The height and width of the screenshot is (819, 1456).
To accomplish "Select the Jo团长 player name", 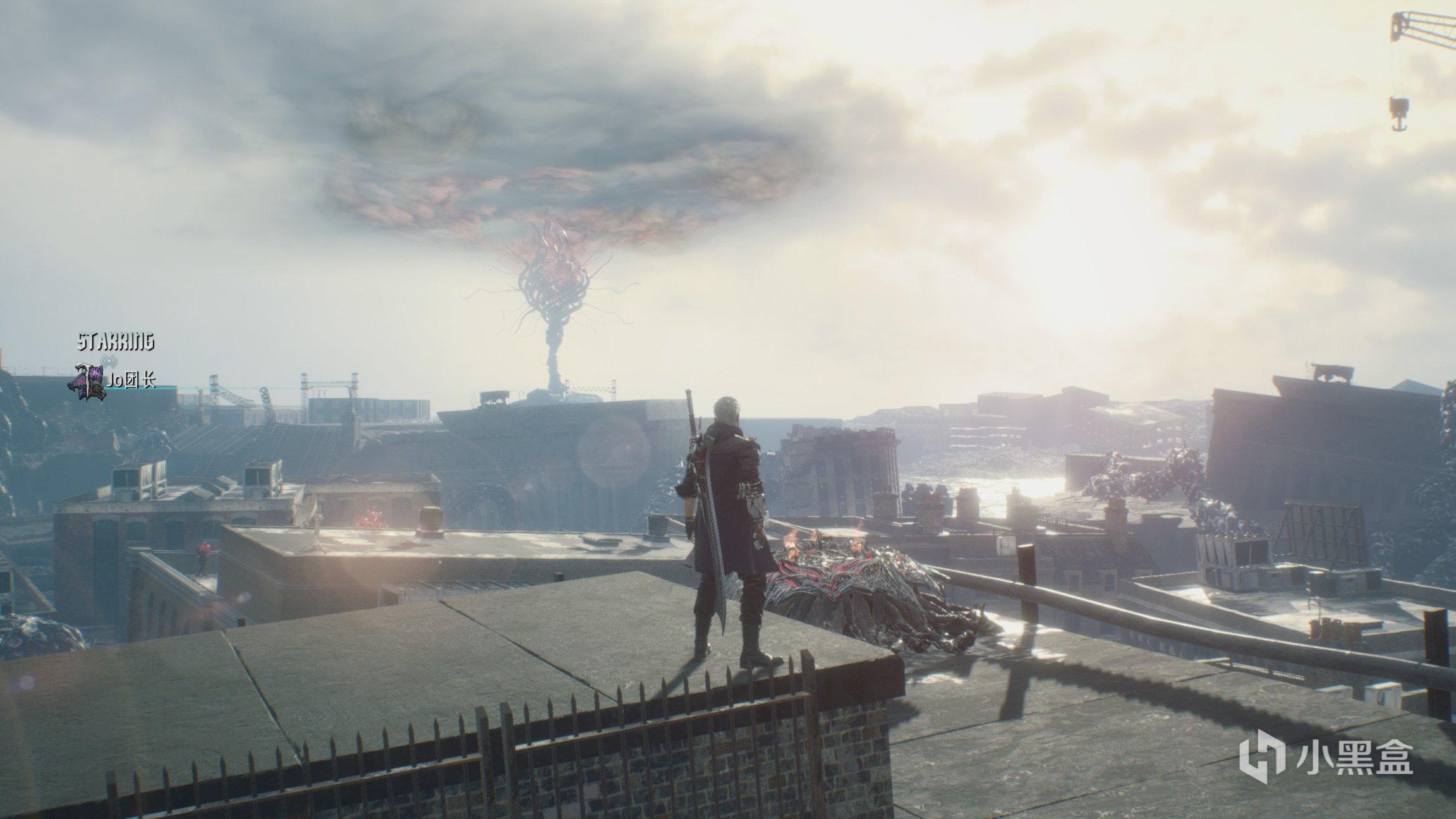I will [x=132, y=380].
